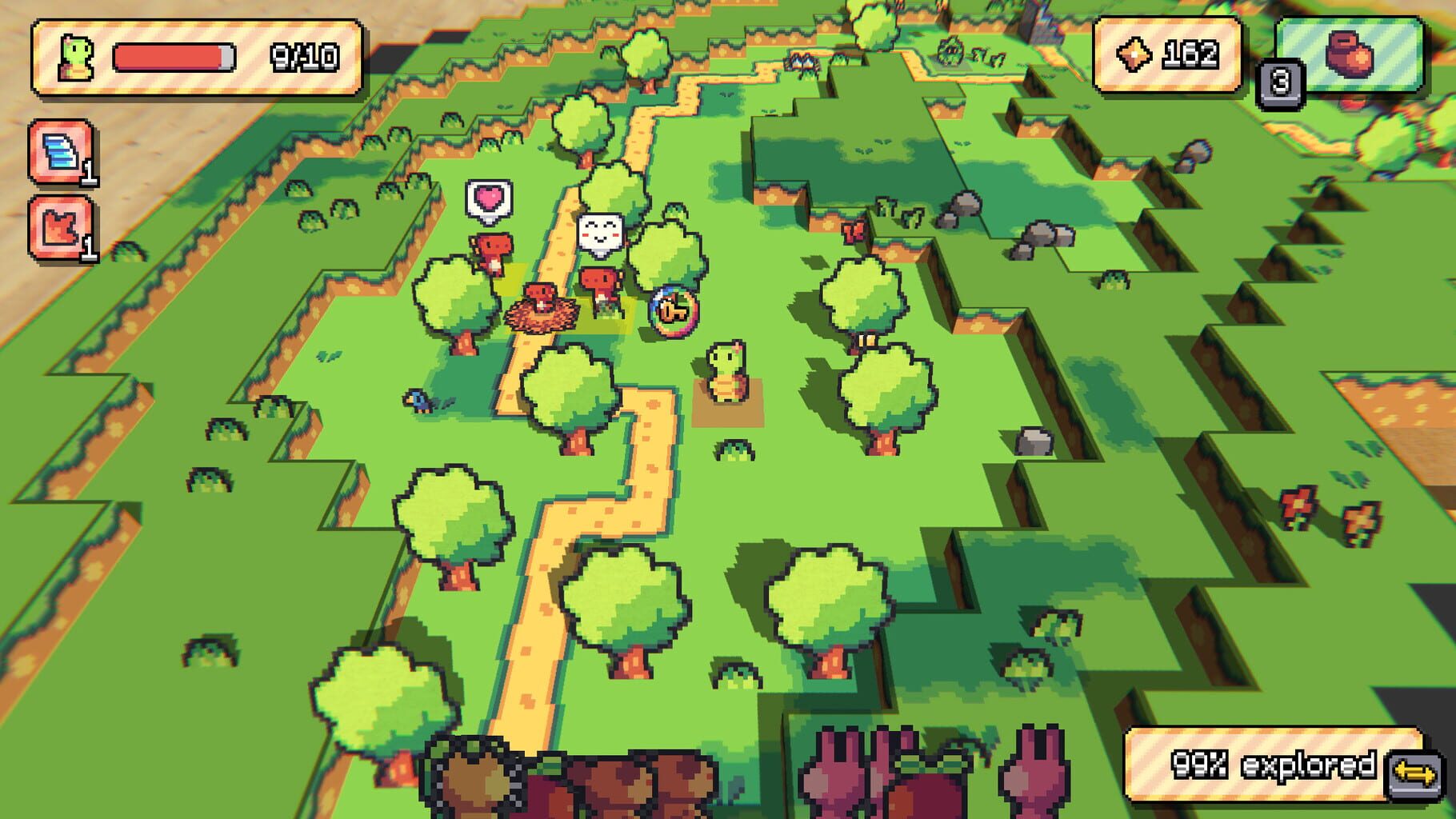Screen dimensions: 1456x819
Task: Click the health bar showing 9/10
Action: (172, 55)
